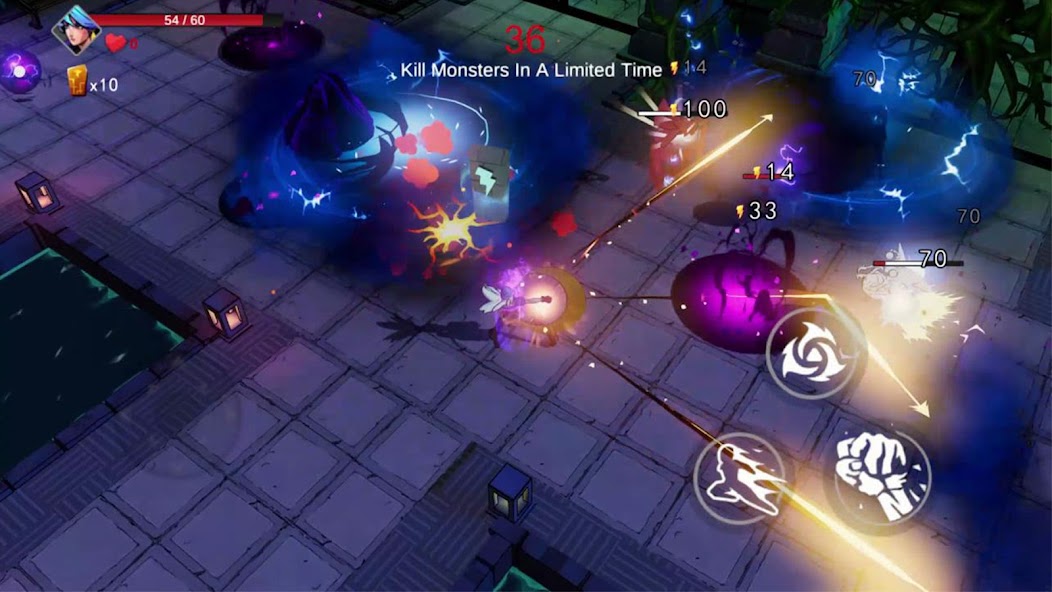The height and width of the screenshot is (592, 1052).
Task: Click the blue-haired hero portrait
Action: click(x=75, y=29)
